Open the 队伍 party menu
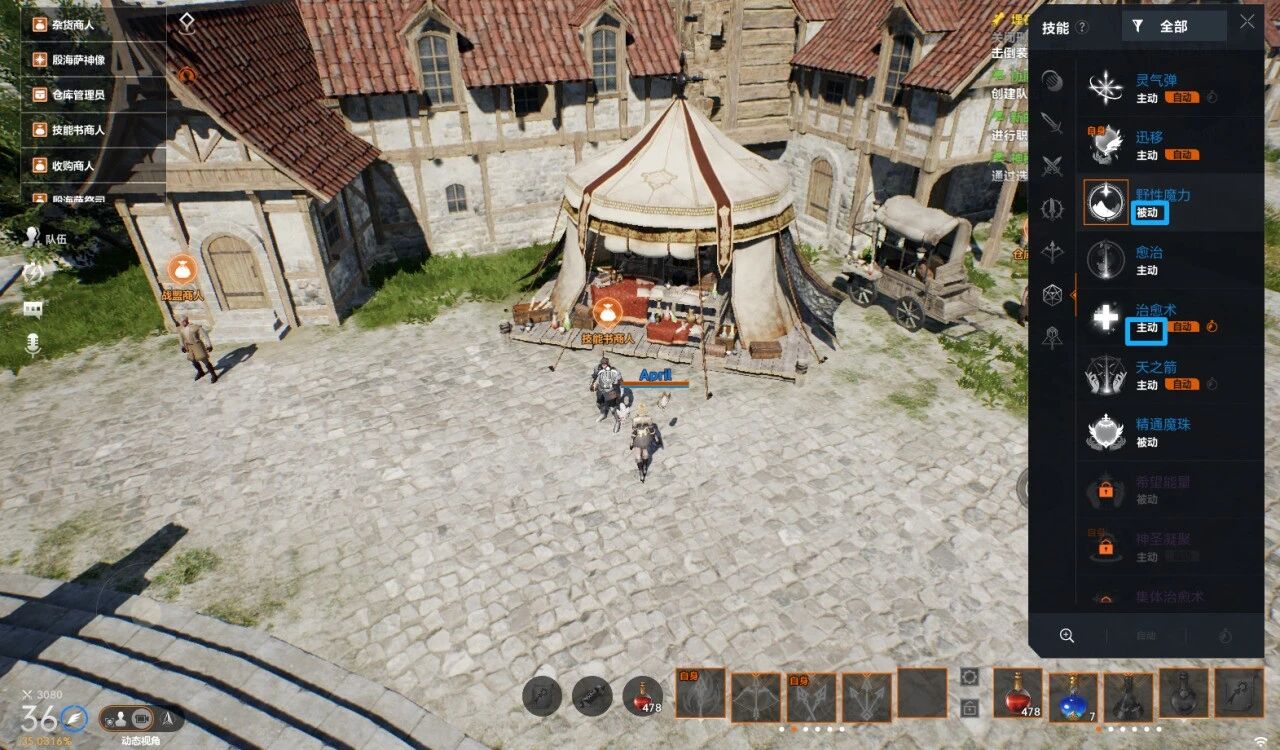This screenshot has width=1280, height=750. [45, 238]
